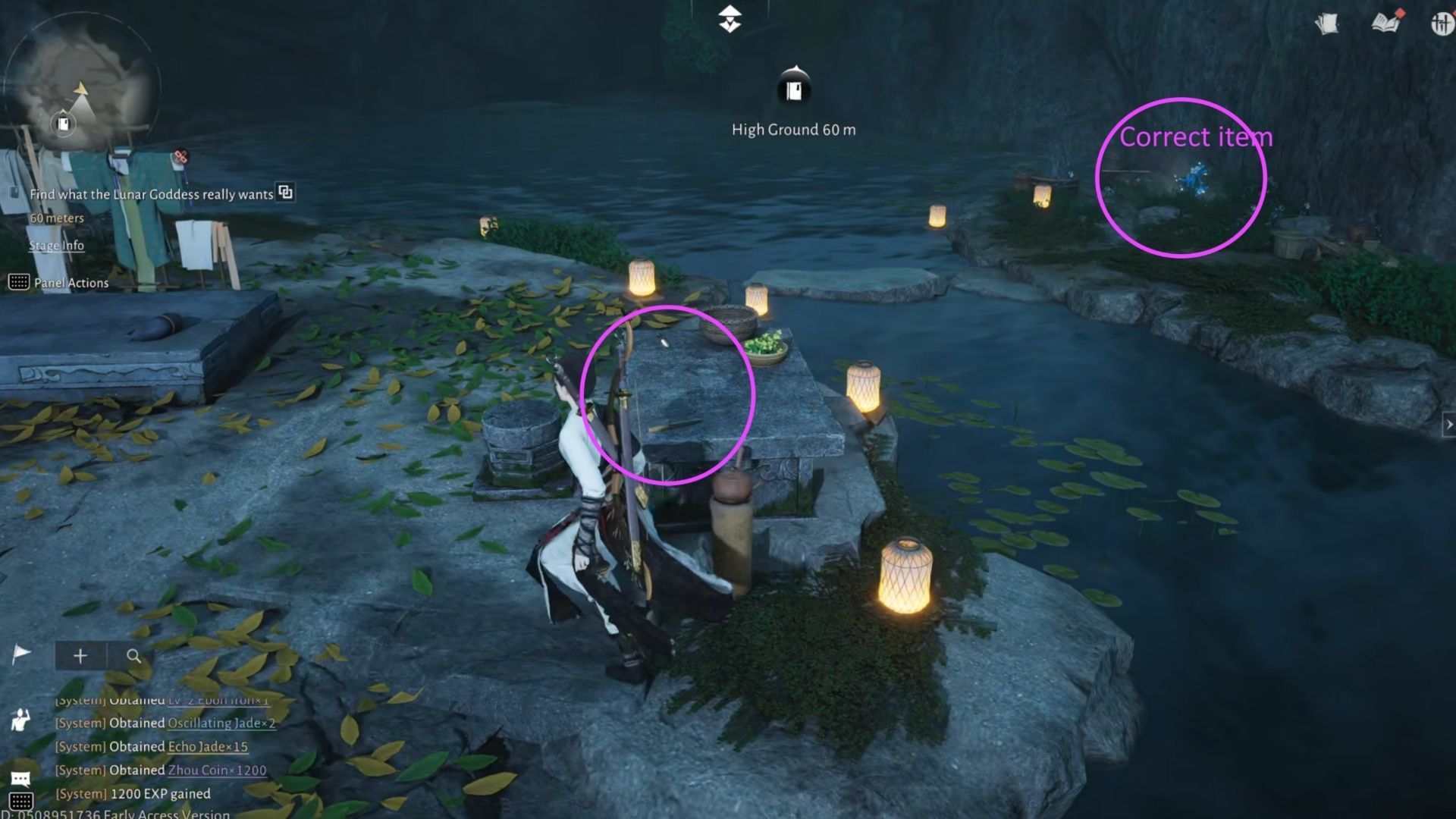Open the chat bubble icon on the left

click(x=20, y=778)
